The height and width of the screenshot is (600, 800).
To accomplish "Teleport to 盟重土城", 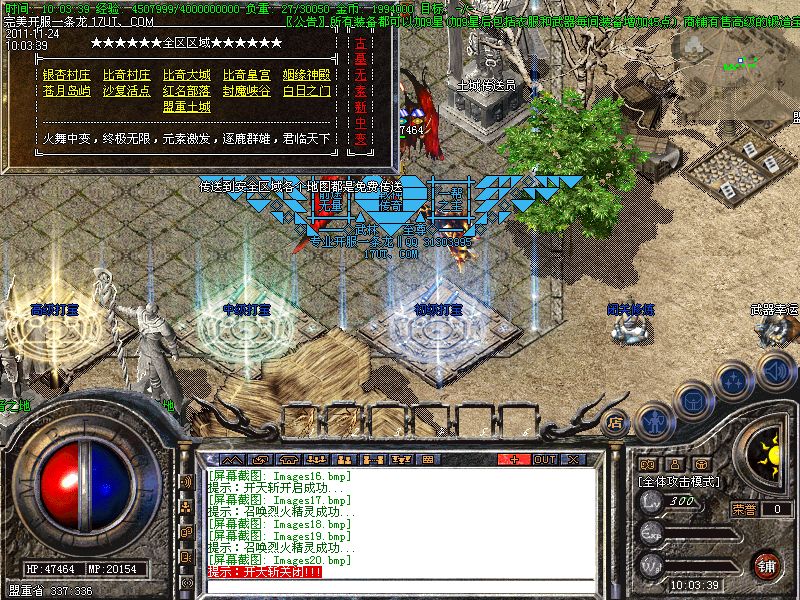I will click(x=186, y=107).
